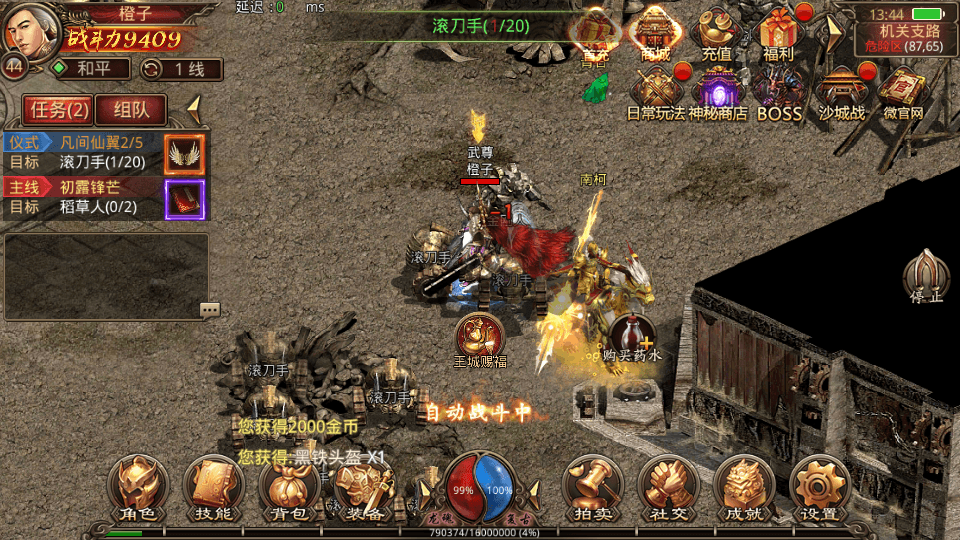
Task: Open the 商城 shop
Action: pos(656,34)
